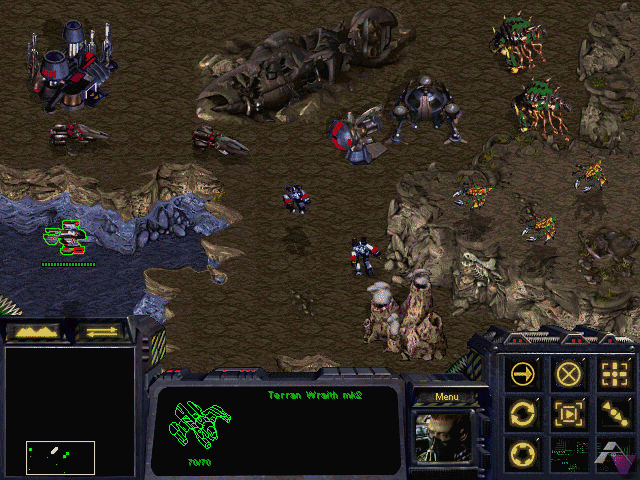Activate the Stop command
The image size is (640, 480).
tap(568, 373)
